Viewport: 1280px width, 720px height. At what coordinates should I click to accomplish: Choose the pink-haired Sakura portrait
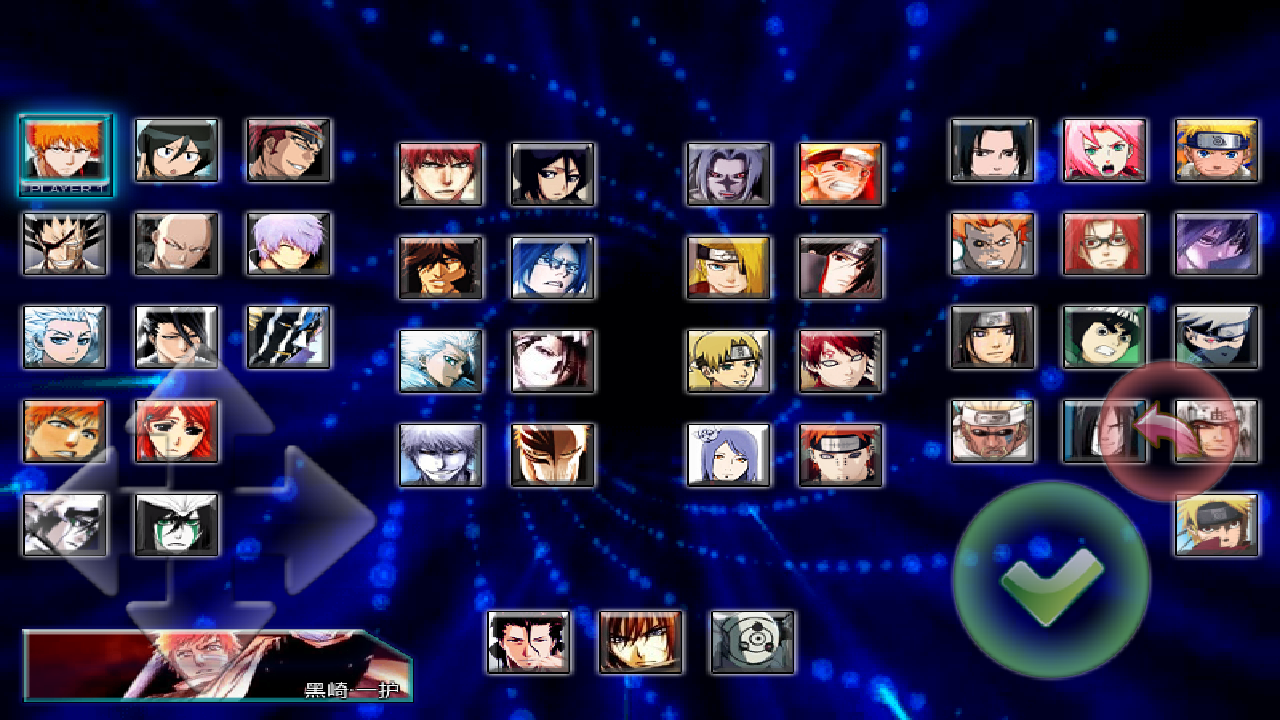1104,150
